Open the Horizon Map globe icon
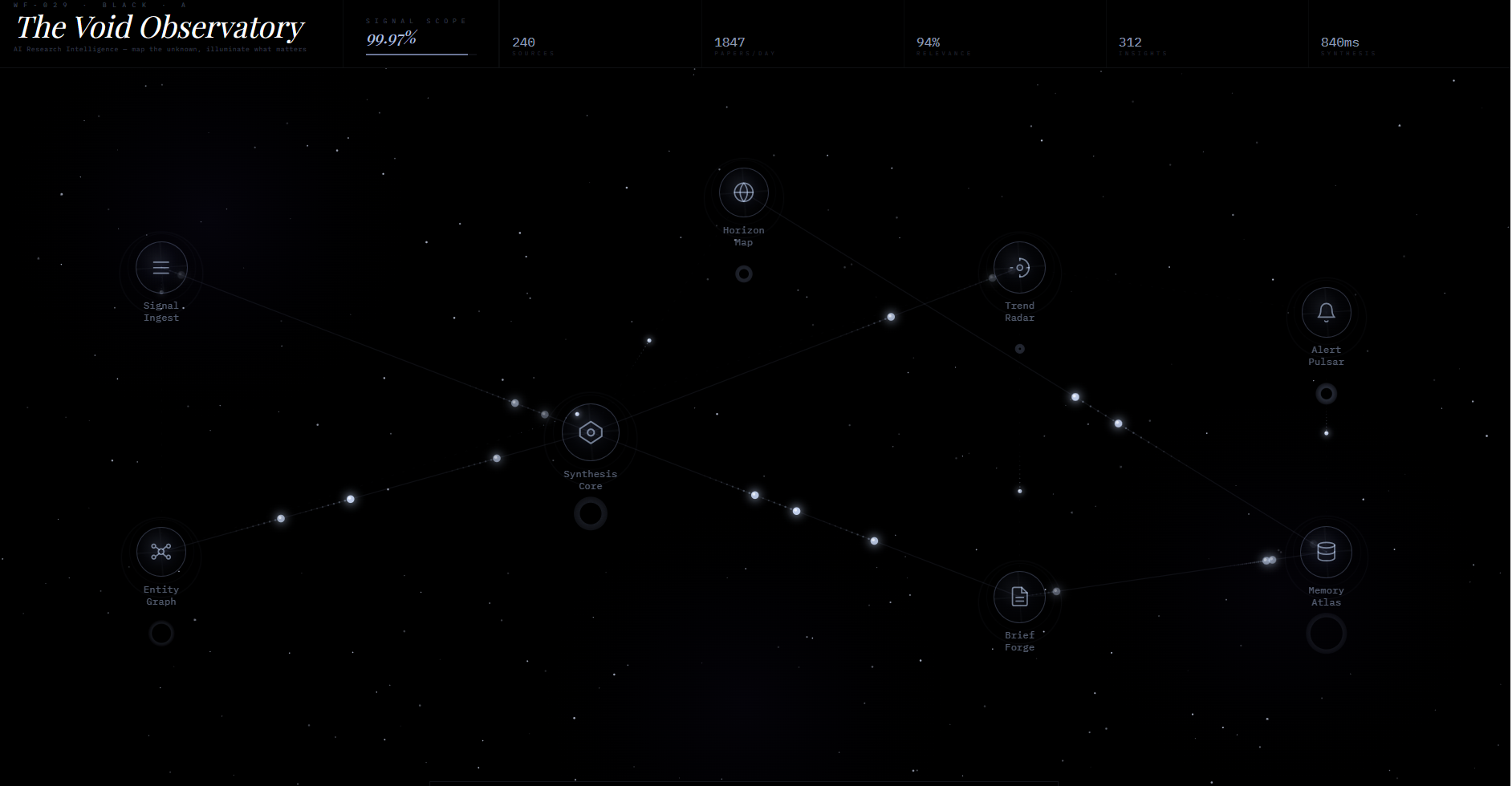This screenshot has height=786, width=1512. 743,192
